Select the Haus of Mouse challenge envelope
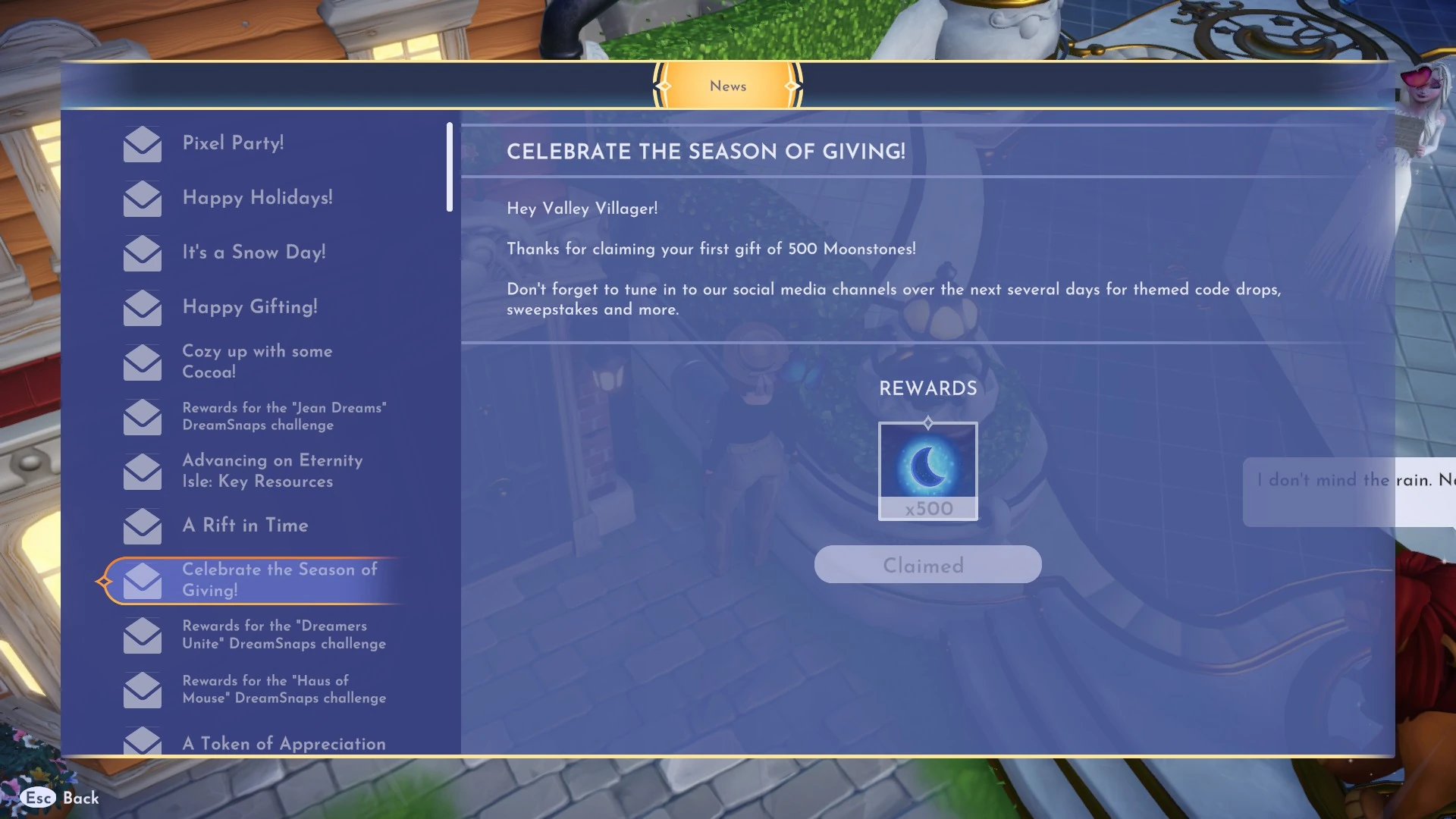This screenshot has width=1456, height=819. (x=142, y=689)
